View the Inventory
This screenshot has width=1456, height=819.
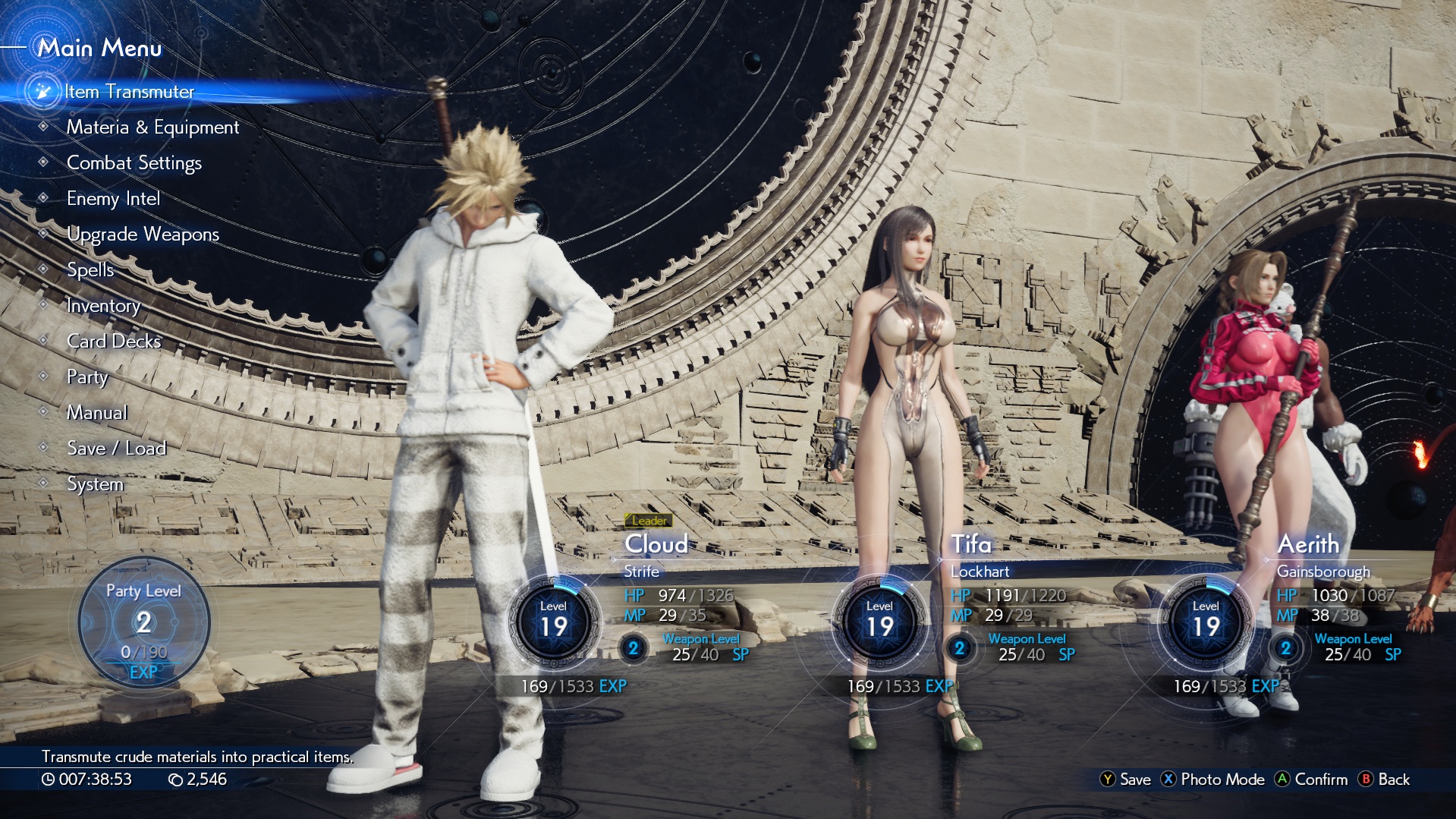click(x=103, y=306)
